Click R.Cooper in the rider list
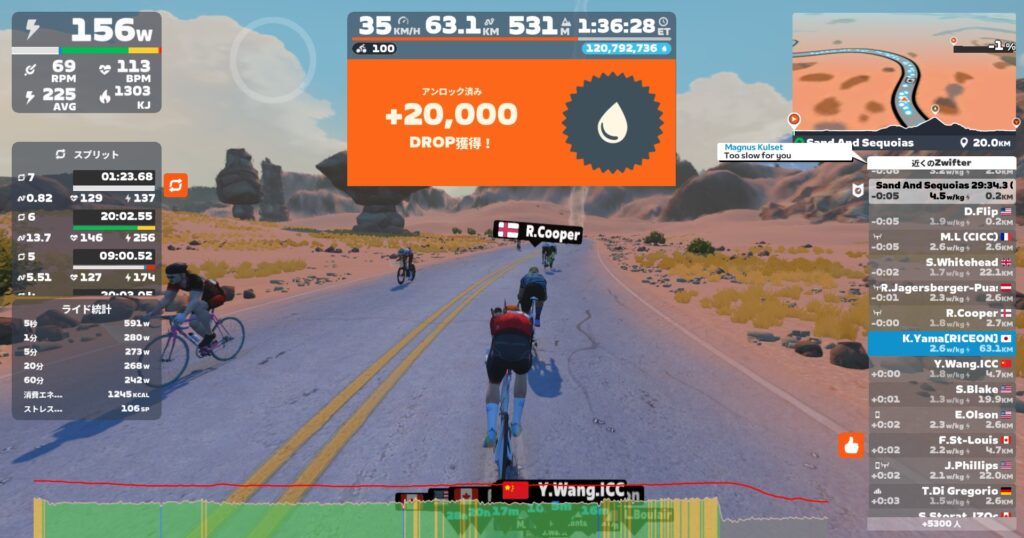The width and height of the screenshot is (1024, 538). tap(940, 318)
